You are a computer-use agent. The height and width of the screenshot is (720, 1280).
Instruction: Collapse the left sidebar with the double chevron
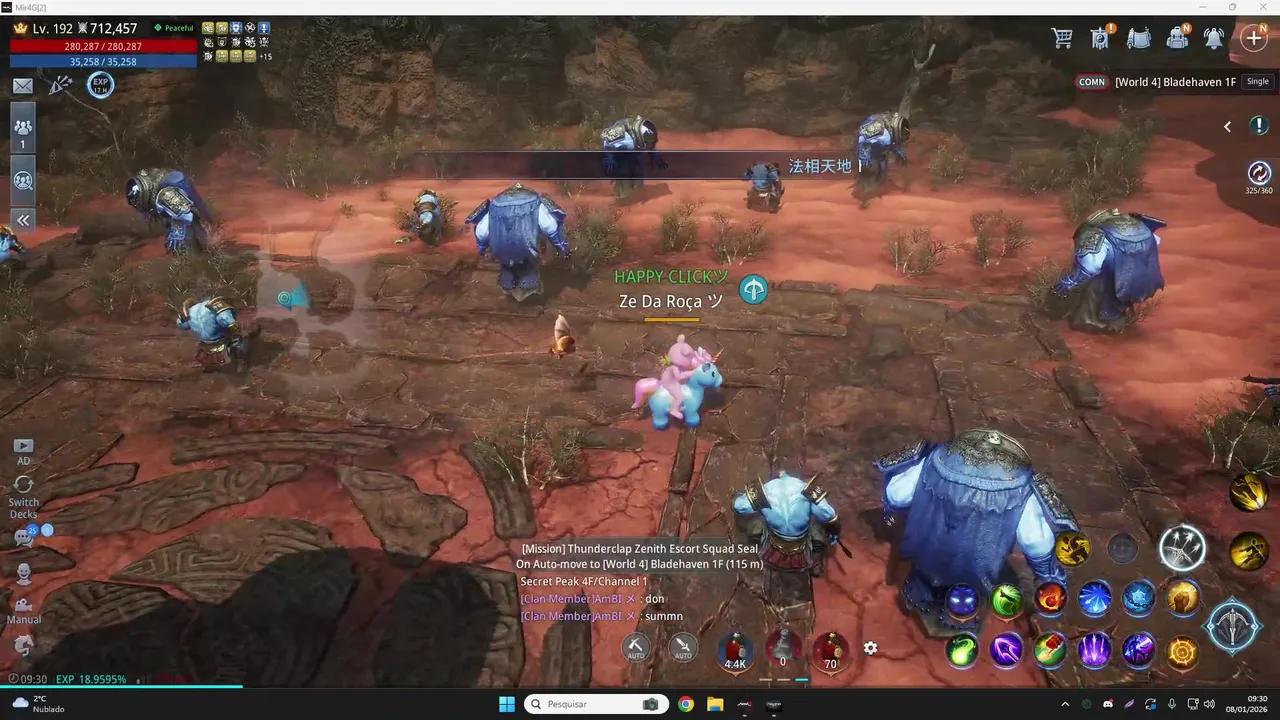22,220
